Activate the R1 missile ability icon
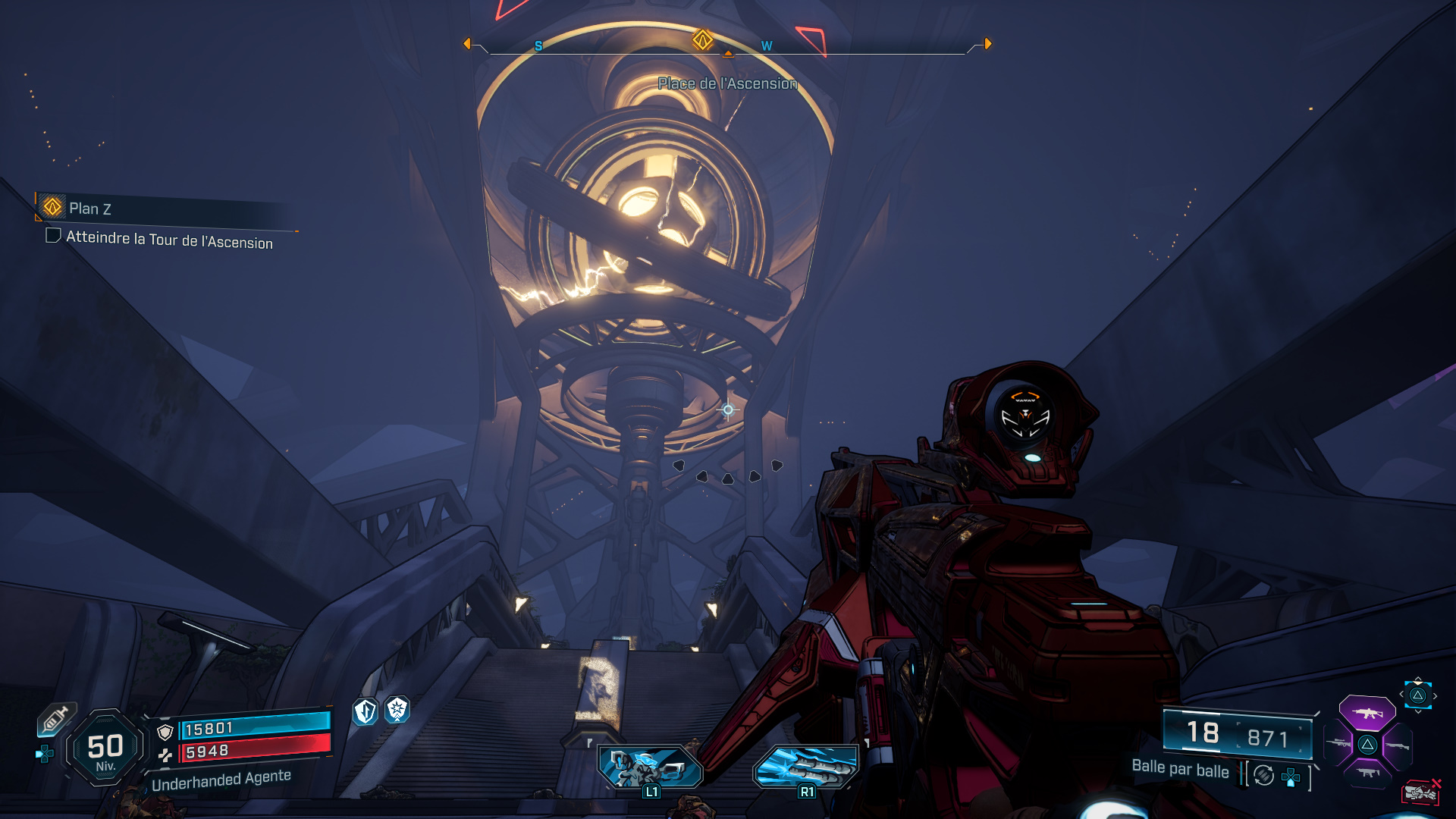 click(806, 767)
